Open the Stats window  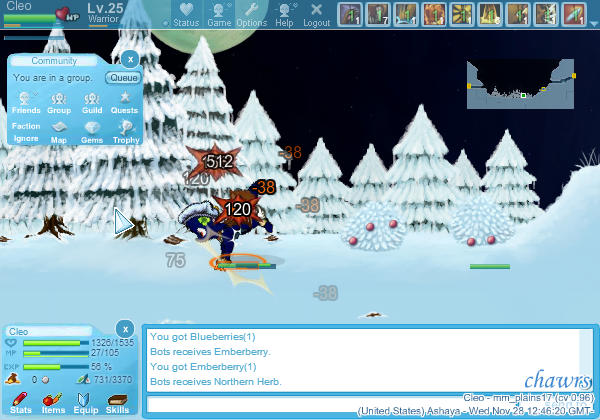20,402
